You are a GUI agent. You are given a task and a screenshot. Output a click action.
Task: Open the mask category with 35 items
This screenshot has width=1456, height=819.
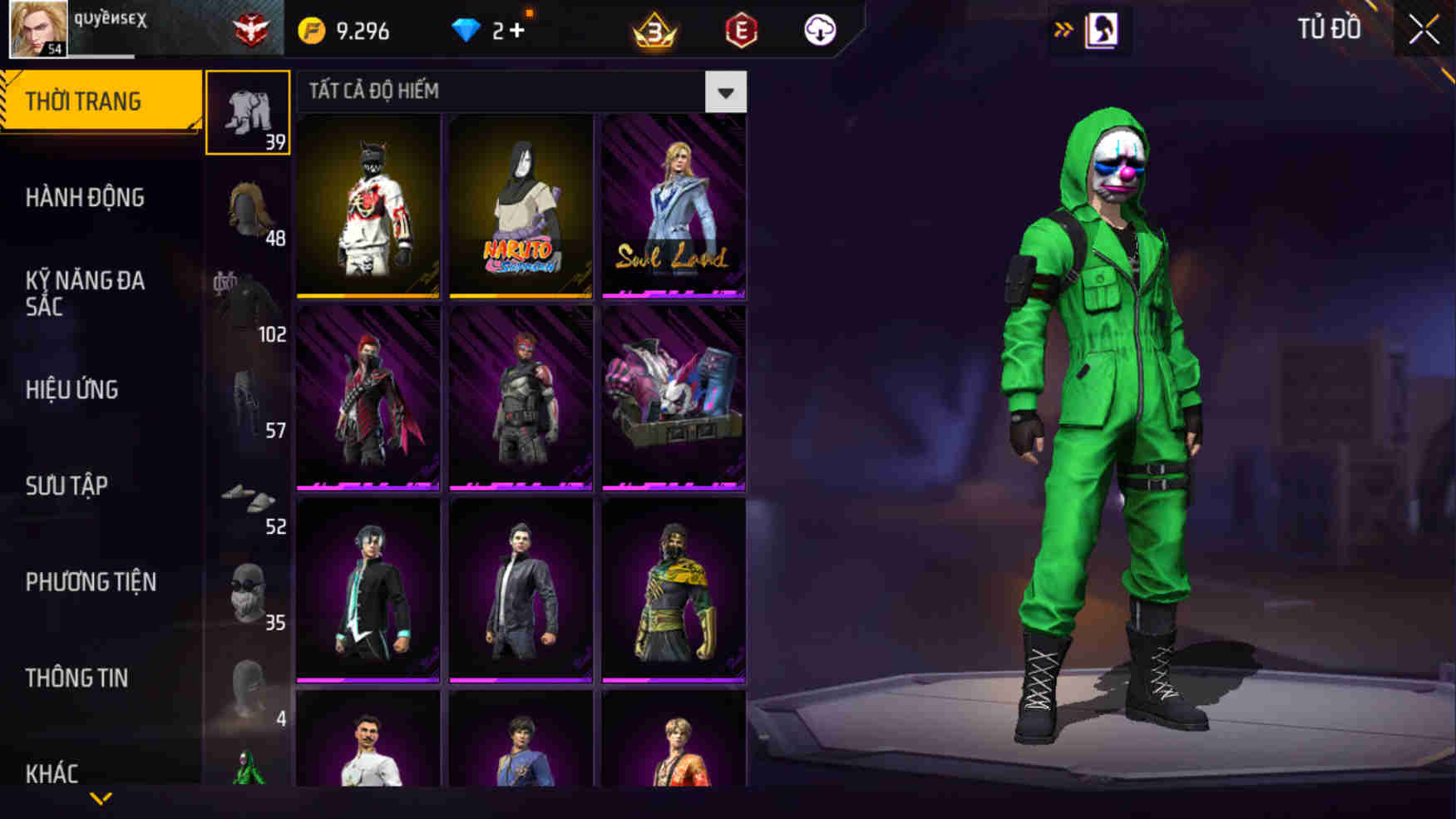[248, 595]
